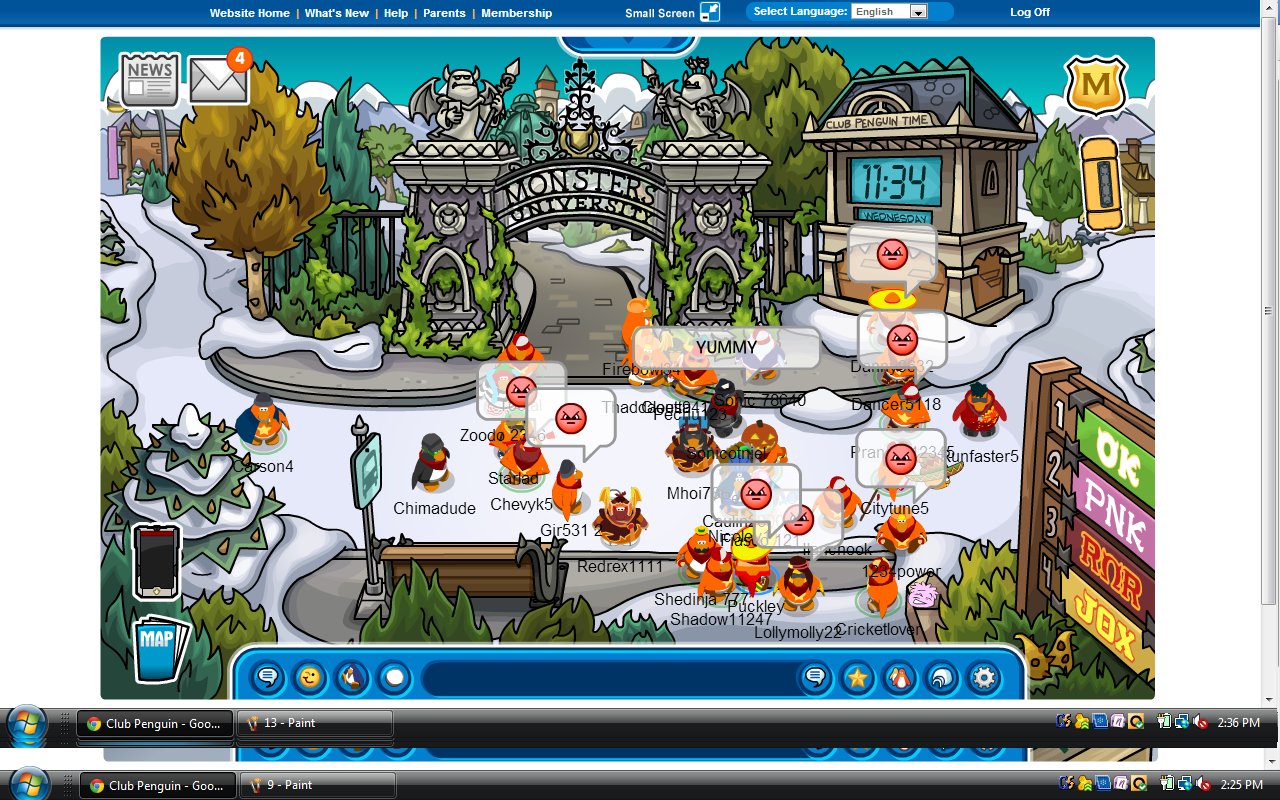
Task: Send the chat message with the bubble button
Action: (815, 678)
